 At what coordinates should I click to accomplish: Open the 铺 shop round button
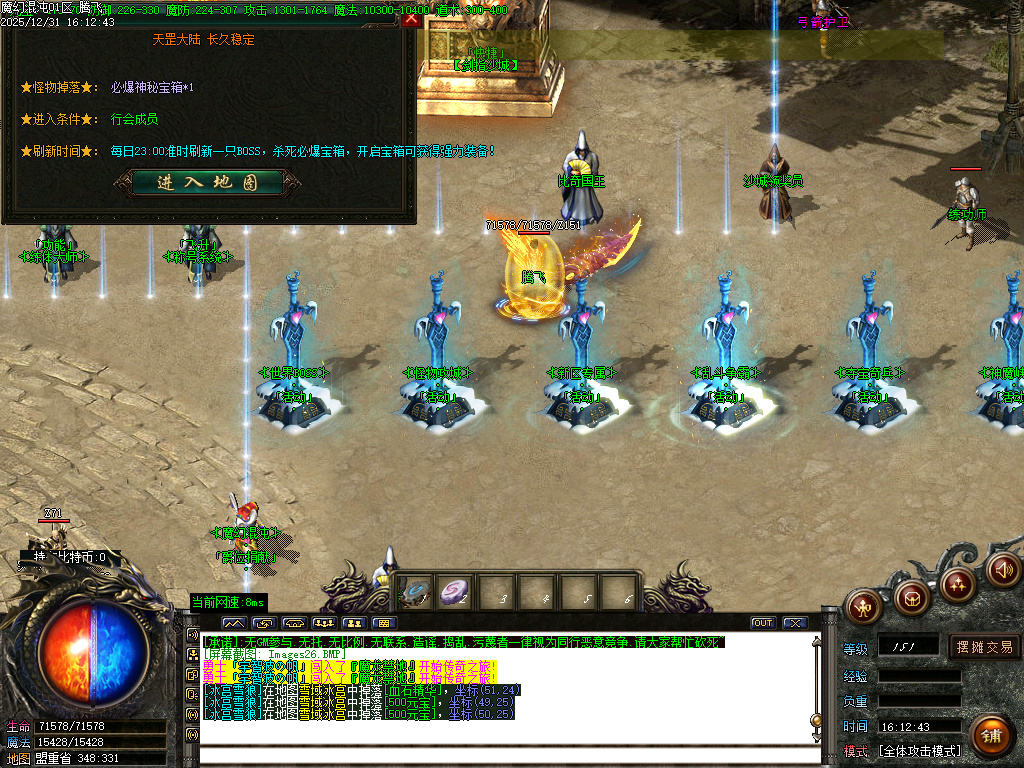[x=990, y=736]
